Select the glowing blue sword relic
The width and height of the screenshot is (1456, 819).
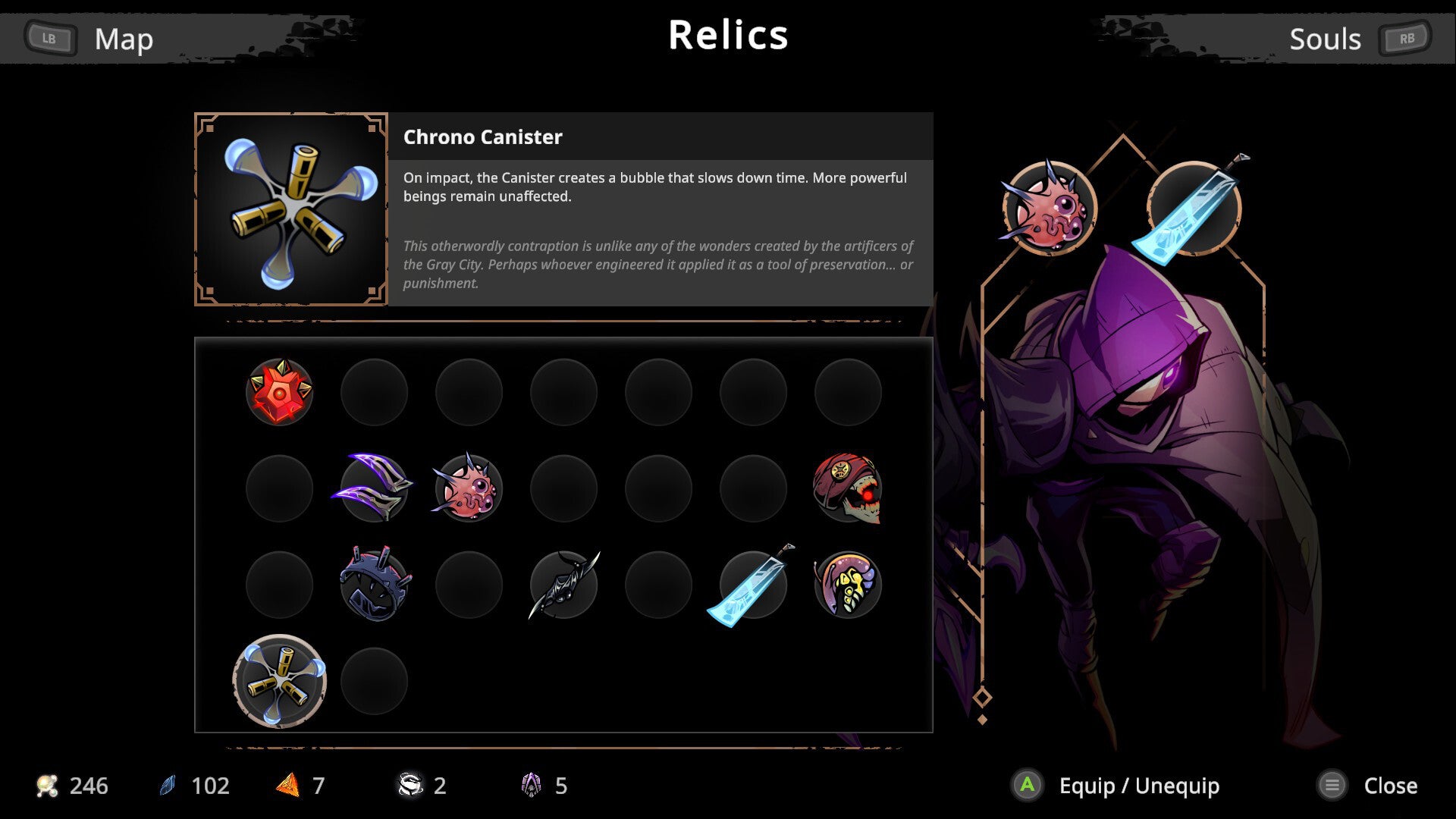coord(752,585)
